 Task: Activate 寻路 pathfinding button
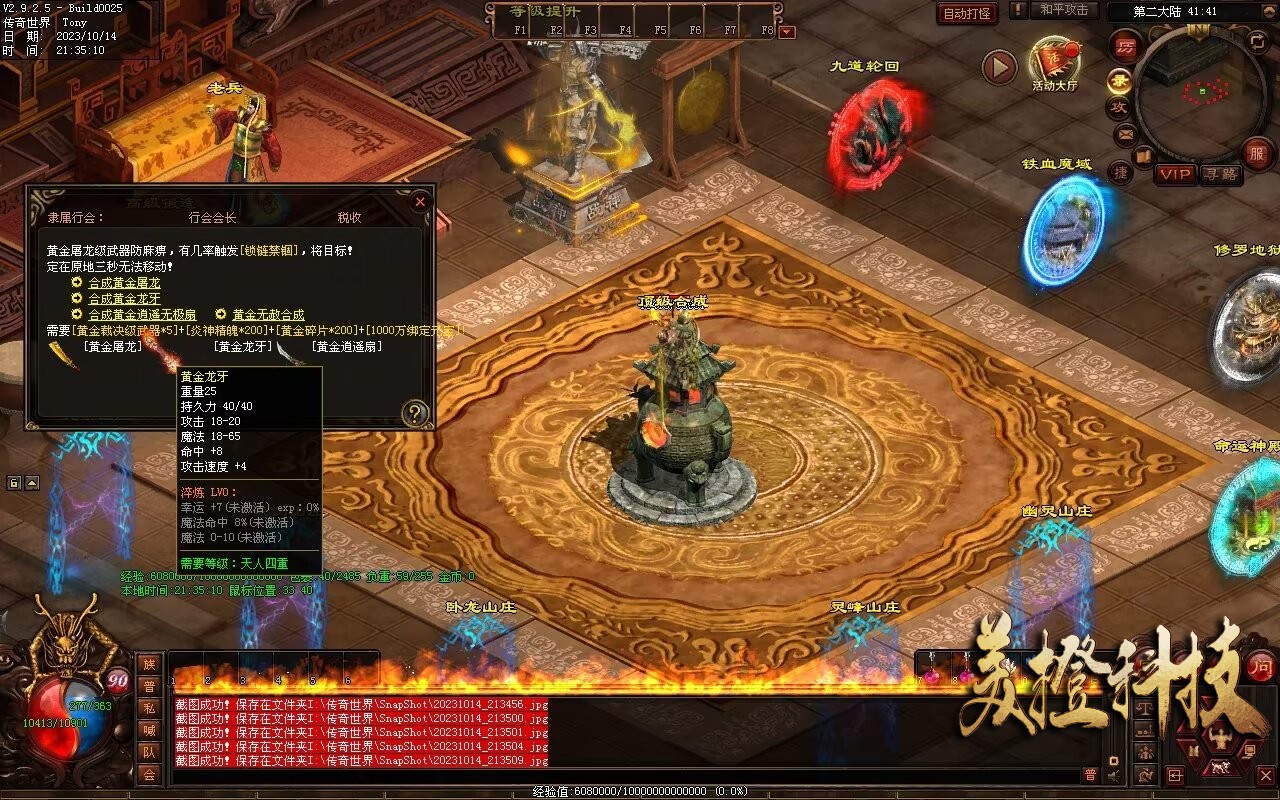pyautogui.click(x=1220, y=174)
